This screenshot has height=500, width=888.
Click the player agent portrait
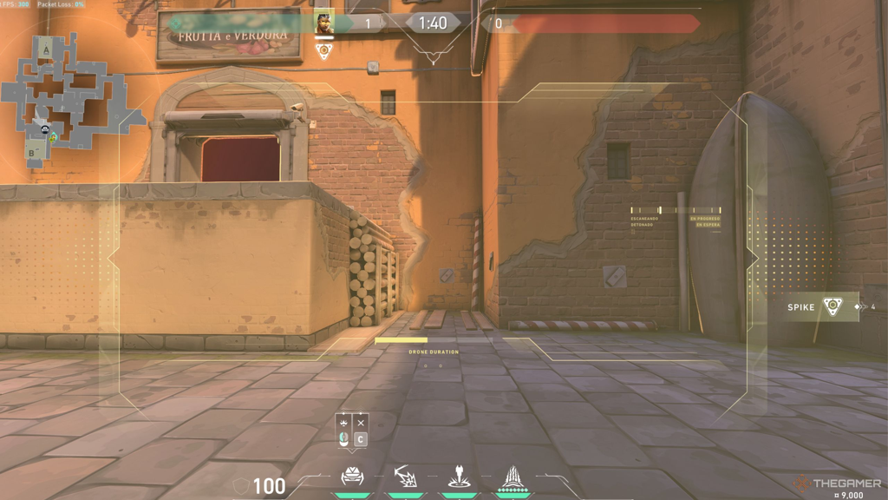[x=324, y=23]
